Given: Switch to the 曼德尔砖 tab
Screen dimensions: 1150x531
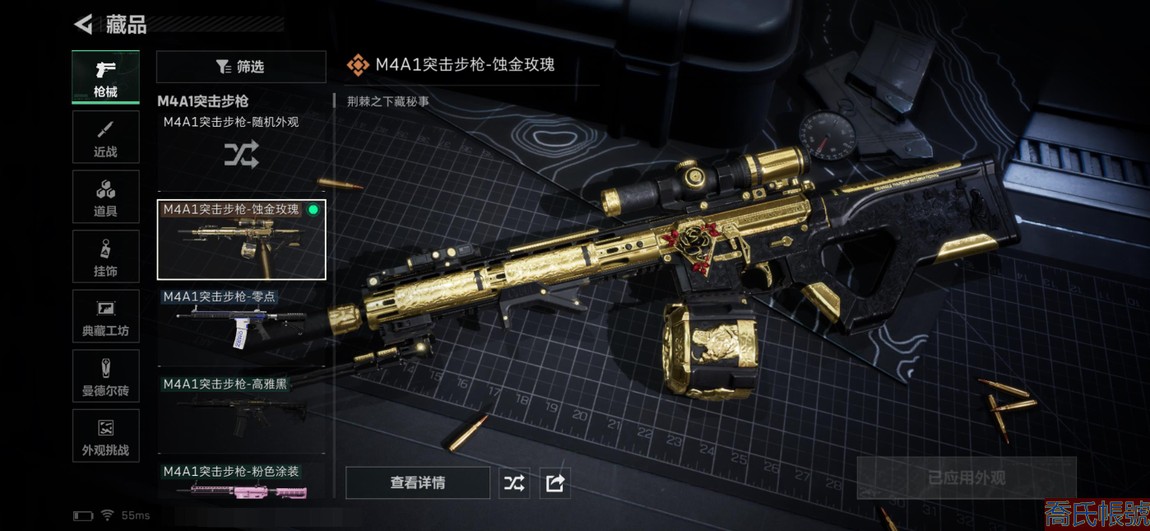Looking at the screenshot, I should tap(105, 377).
